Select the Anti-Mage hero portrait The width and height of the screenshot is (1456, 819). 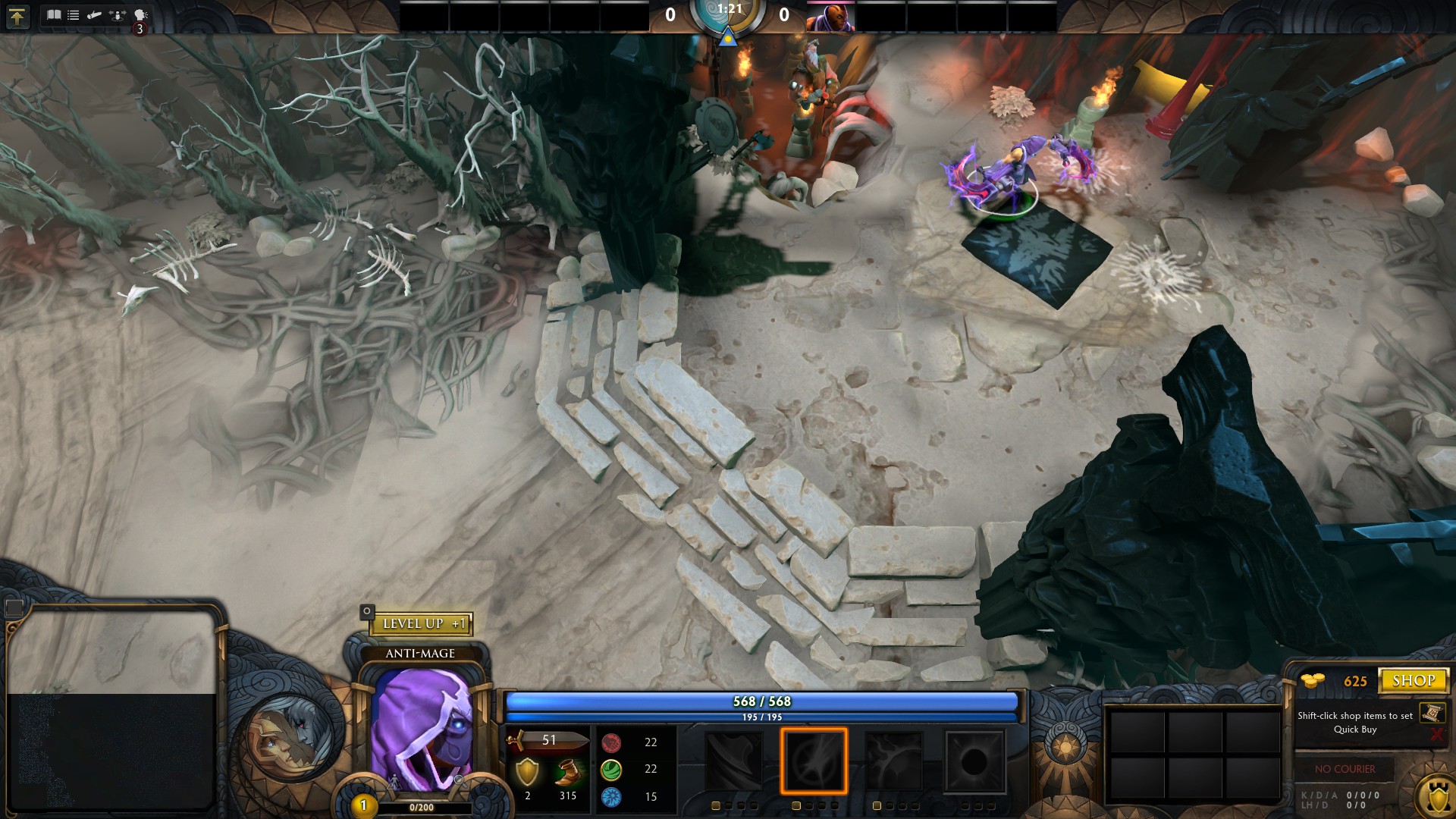422,728
